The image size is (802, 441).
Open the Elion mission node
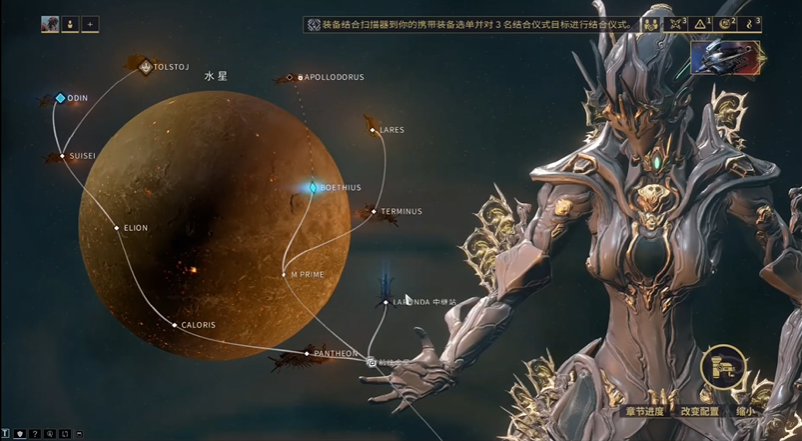tap(117, 228)
